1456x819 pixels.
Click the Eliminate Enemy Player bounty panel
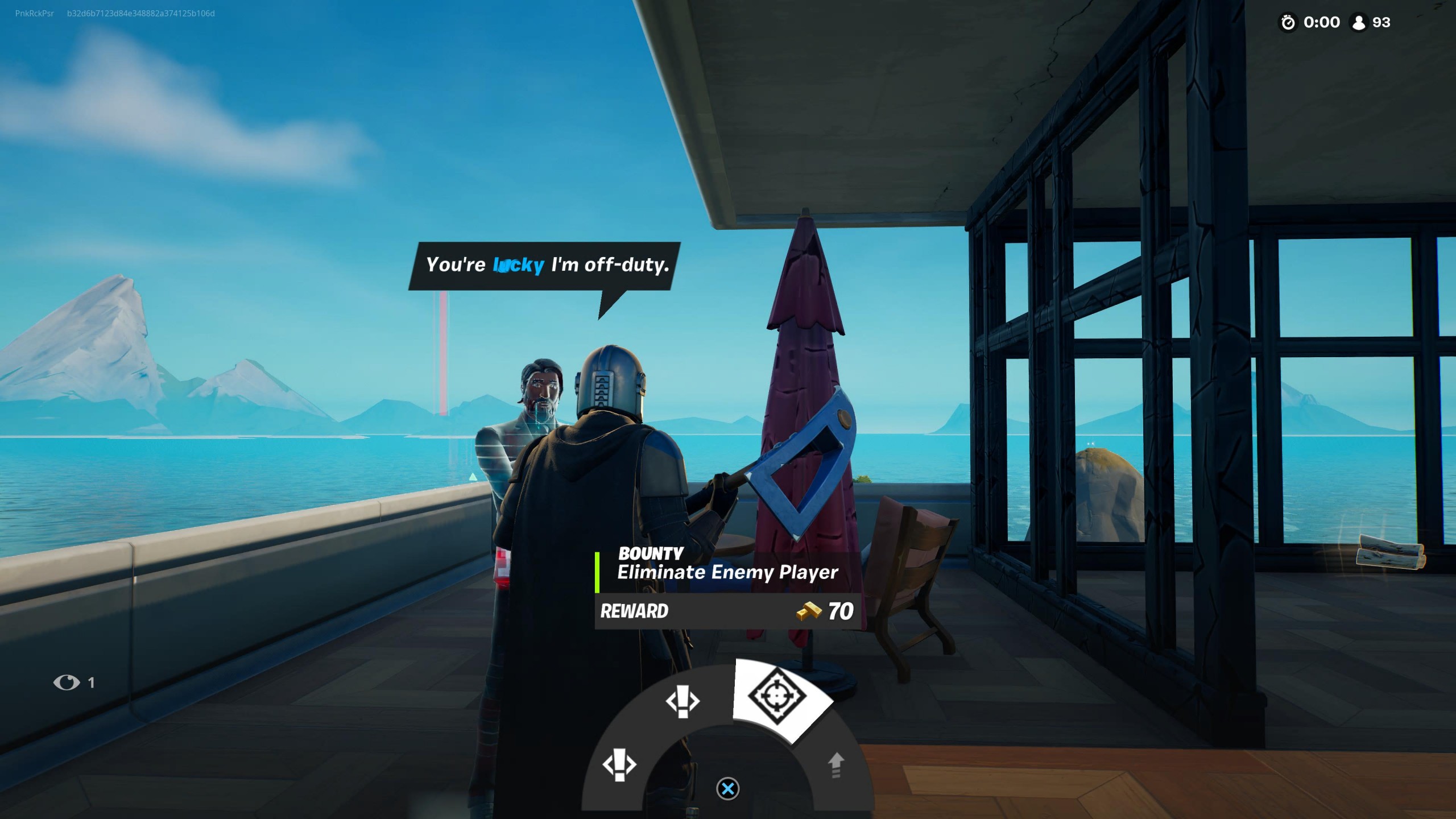pyautogui.click(x=727, y=589)
